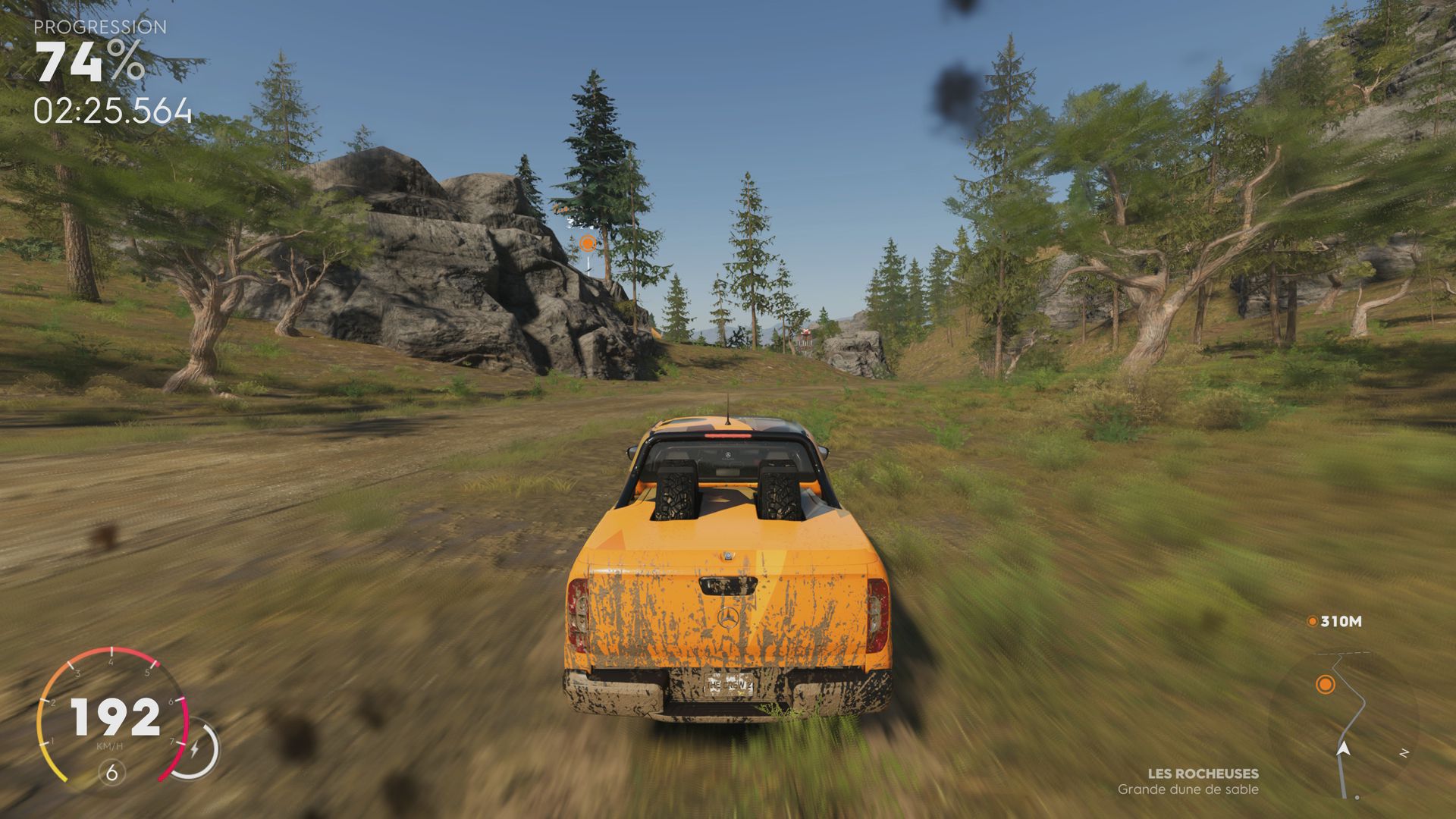Click the nitro boost lightning icon
The width and height of the screenshot is (1456, 819).
195,748
